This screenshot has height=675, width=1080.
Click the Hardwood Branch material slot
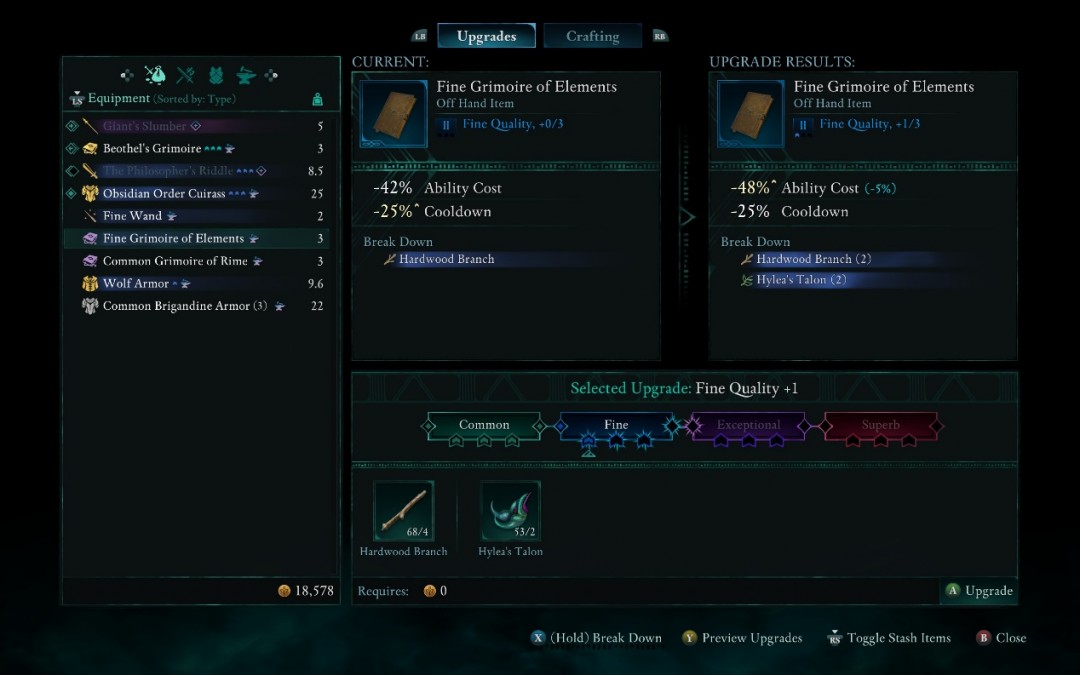click(404, 511)
